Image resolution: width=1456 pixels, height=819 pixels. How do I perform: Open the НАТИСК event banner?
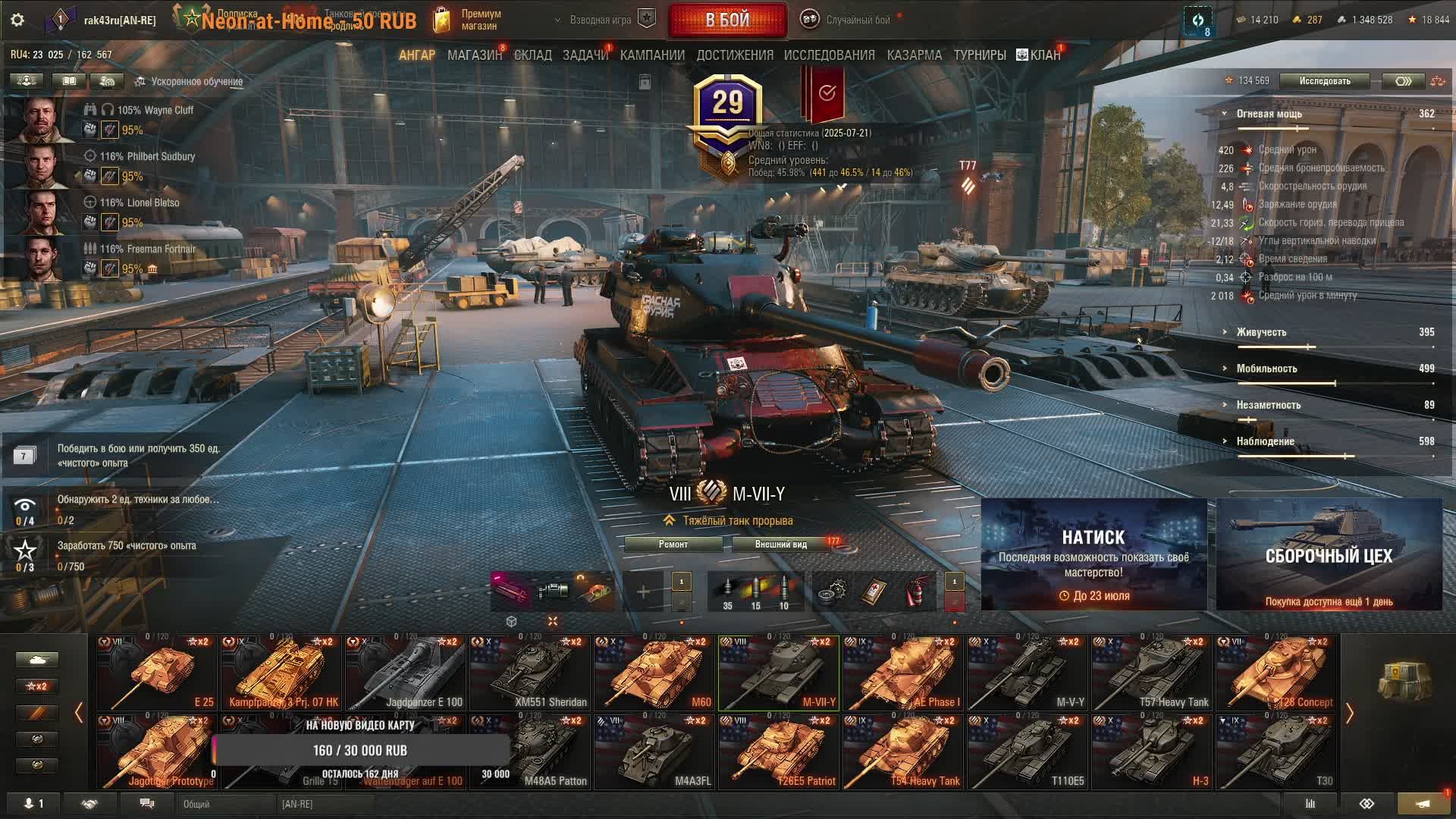click(1094, 554)
